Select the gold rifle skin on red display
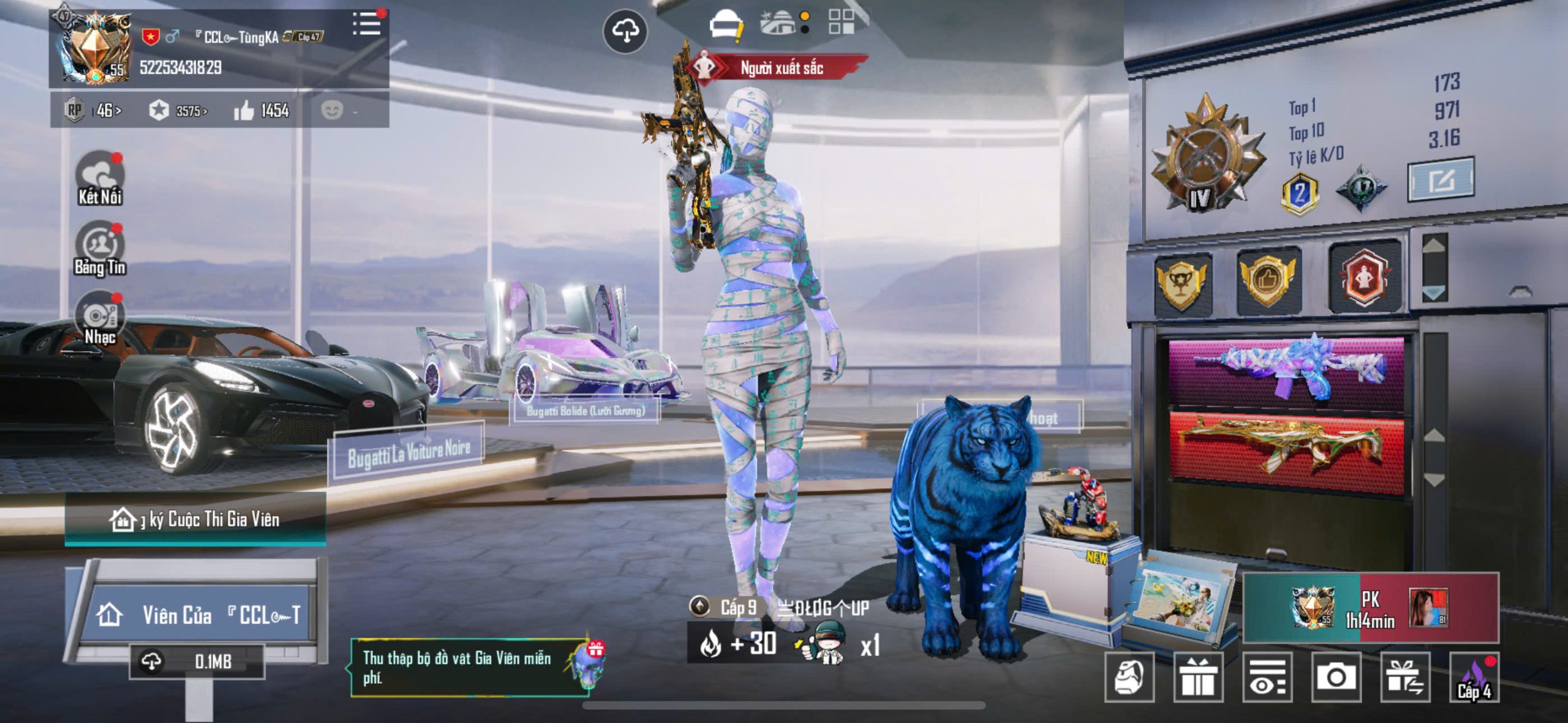The image size is (1568, 723). tap(1286, 445)
